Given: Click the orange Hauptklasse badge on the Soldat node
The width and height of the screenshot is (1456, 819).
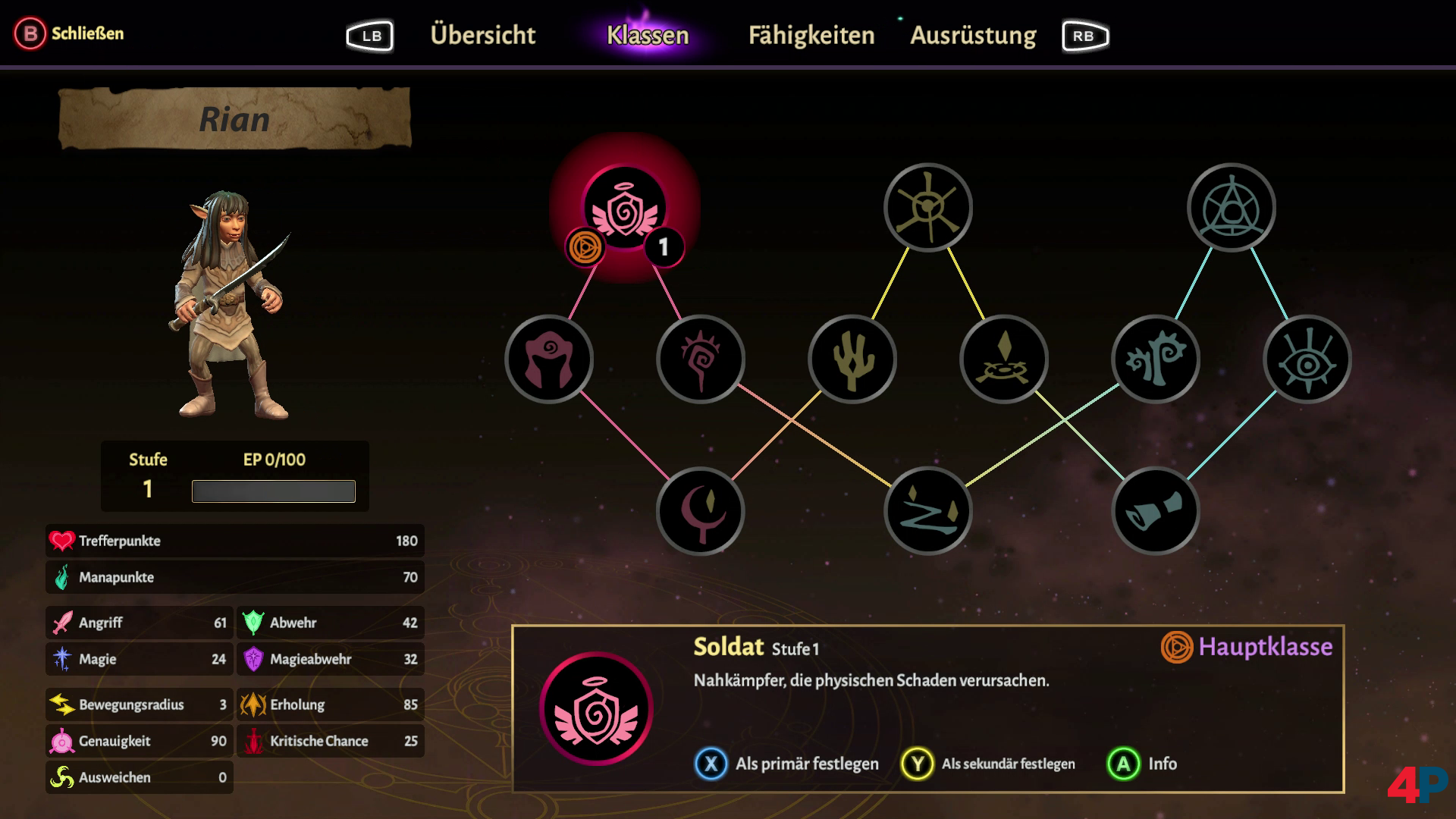Looking at the screenshot, I should (x=584, y=246).
